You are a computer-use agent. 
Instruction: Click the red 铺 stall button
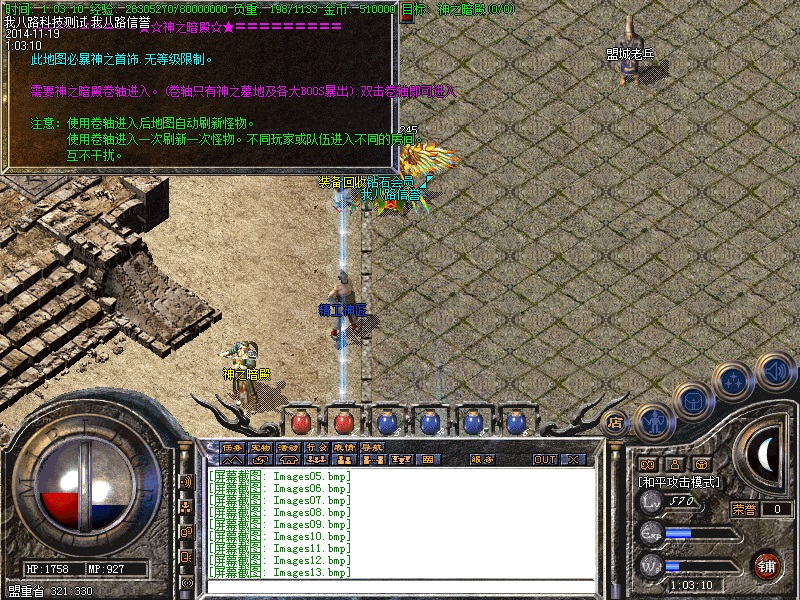click(767, 565)
